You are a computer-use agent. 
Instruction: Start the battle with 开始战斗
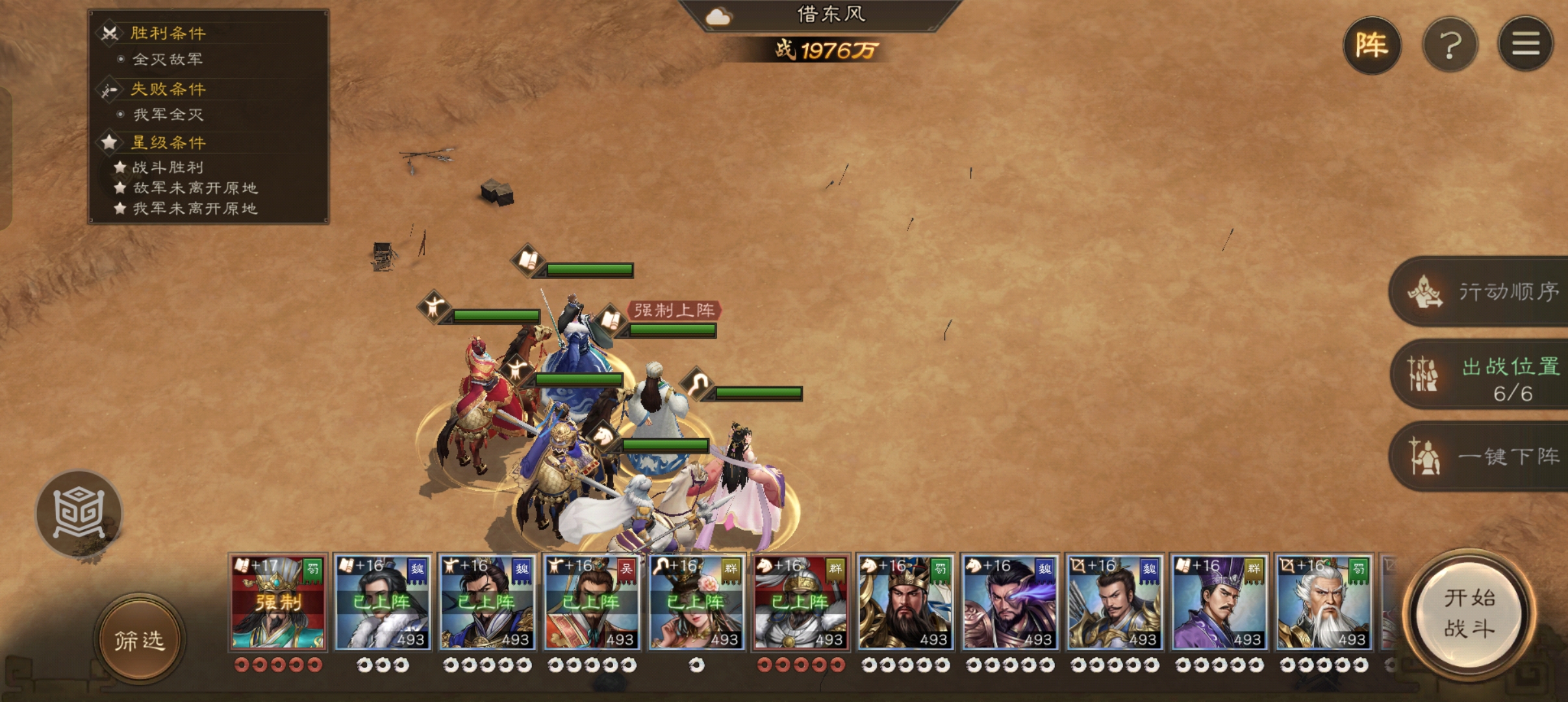pyautogui.click(x=1469, y=613)
